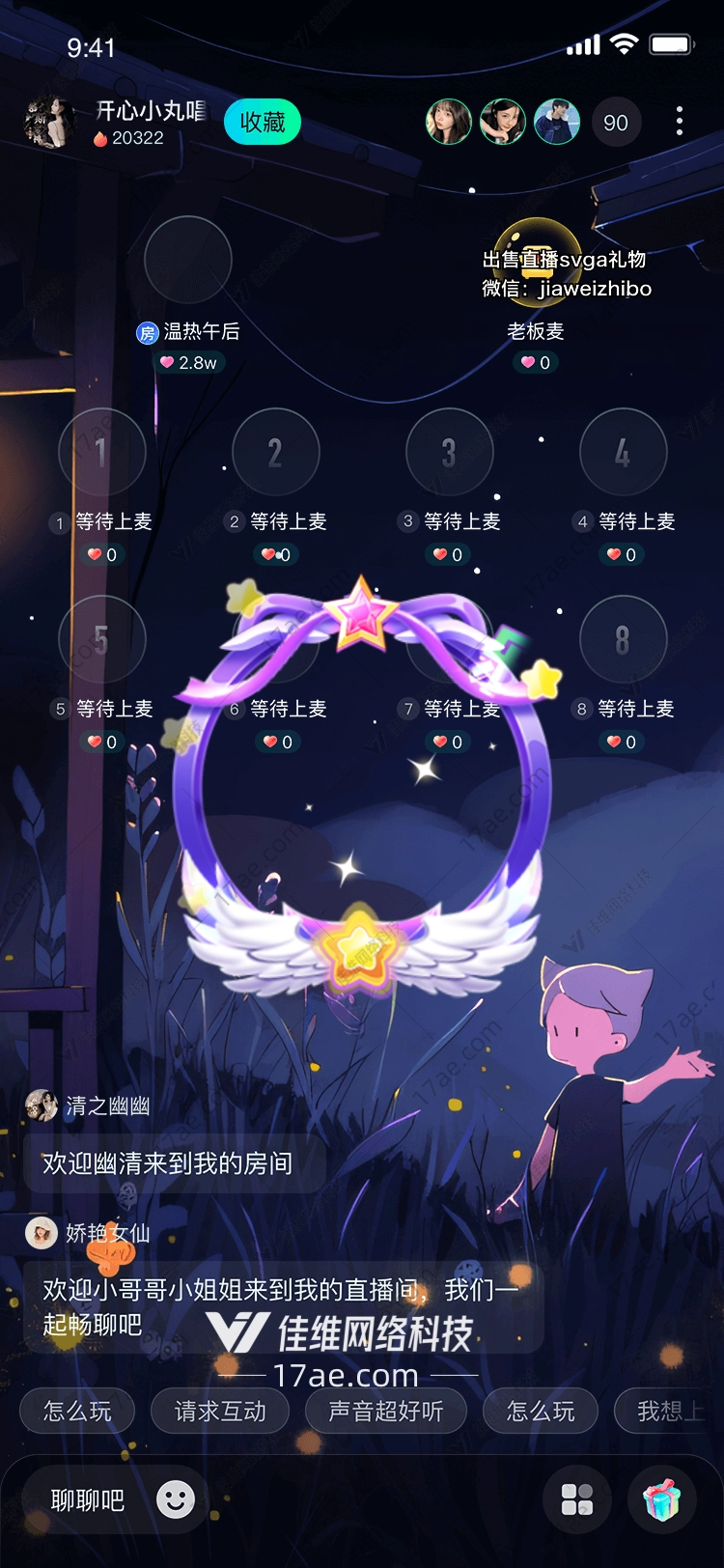Image resolution: width=724 pixels, height=1568 pixels.
Task: Open the gift box panel
Action: (x=662, y=1499)
